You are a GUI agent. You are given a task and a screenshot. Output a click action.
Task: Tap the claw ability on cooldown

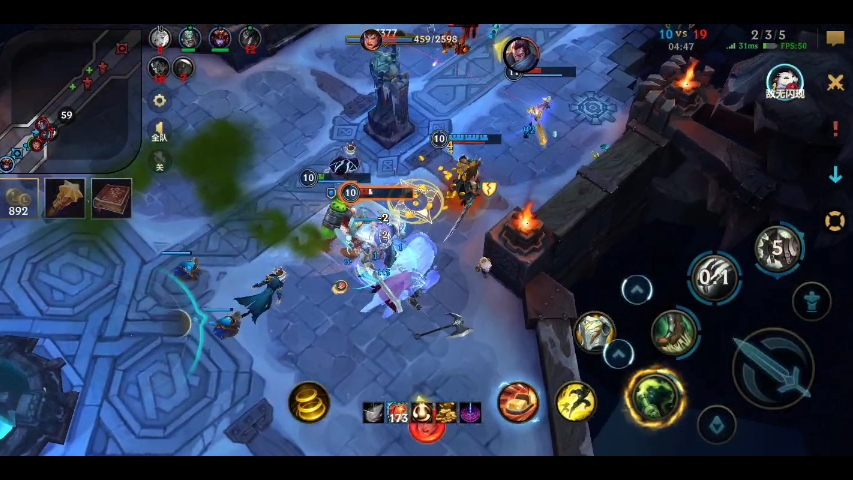pyautogui.click(x=714, y=276)
